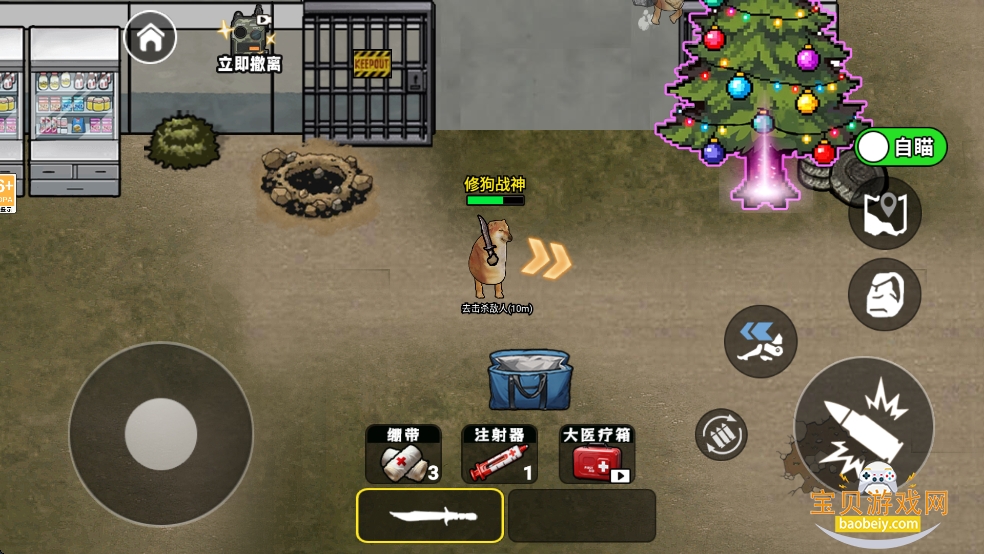
Task: Tap the stone head emote button
Action: coord(884,294)
